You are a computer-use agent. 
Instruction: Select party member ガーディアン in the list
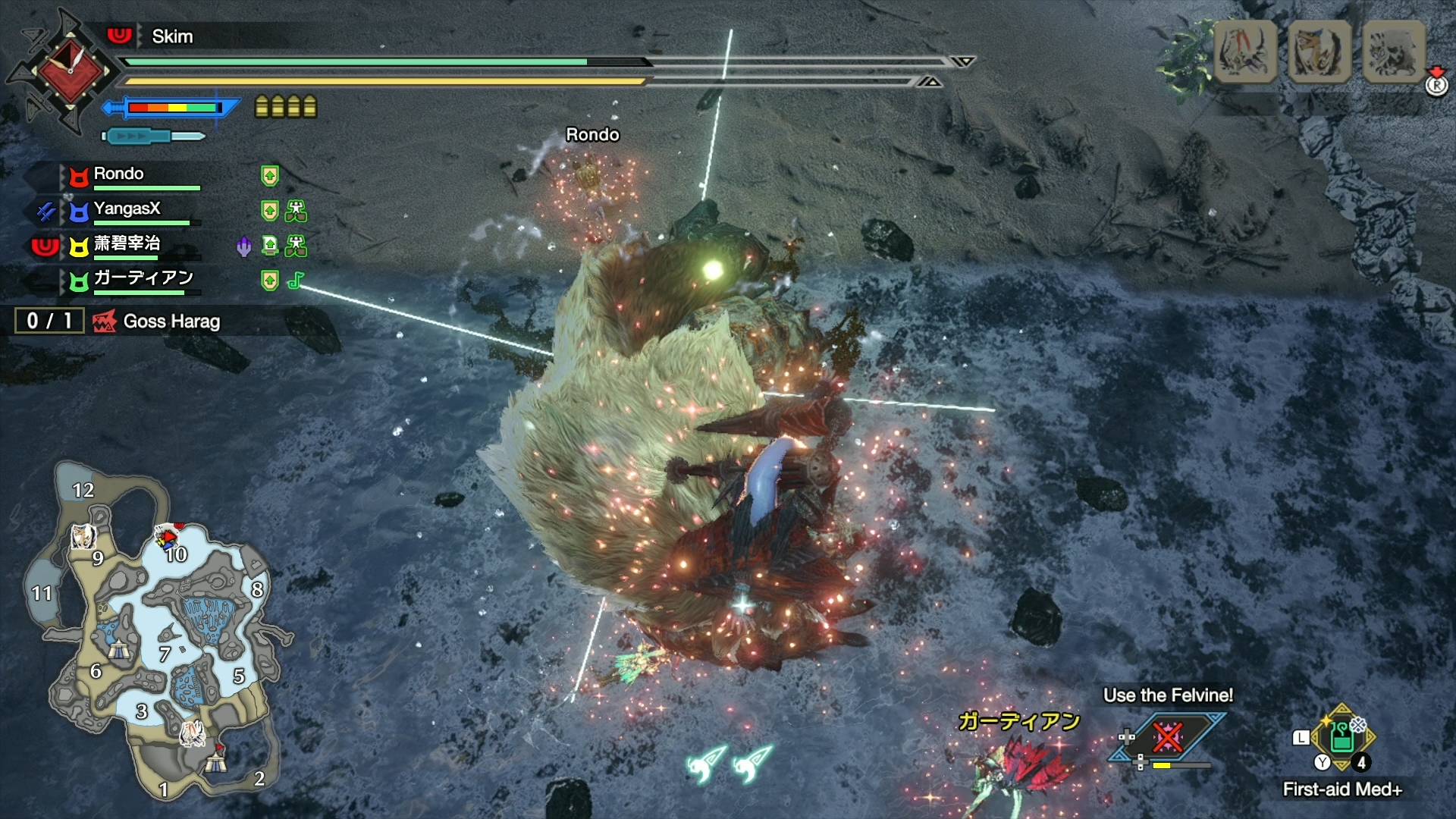(x=143, y=278)
